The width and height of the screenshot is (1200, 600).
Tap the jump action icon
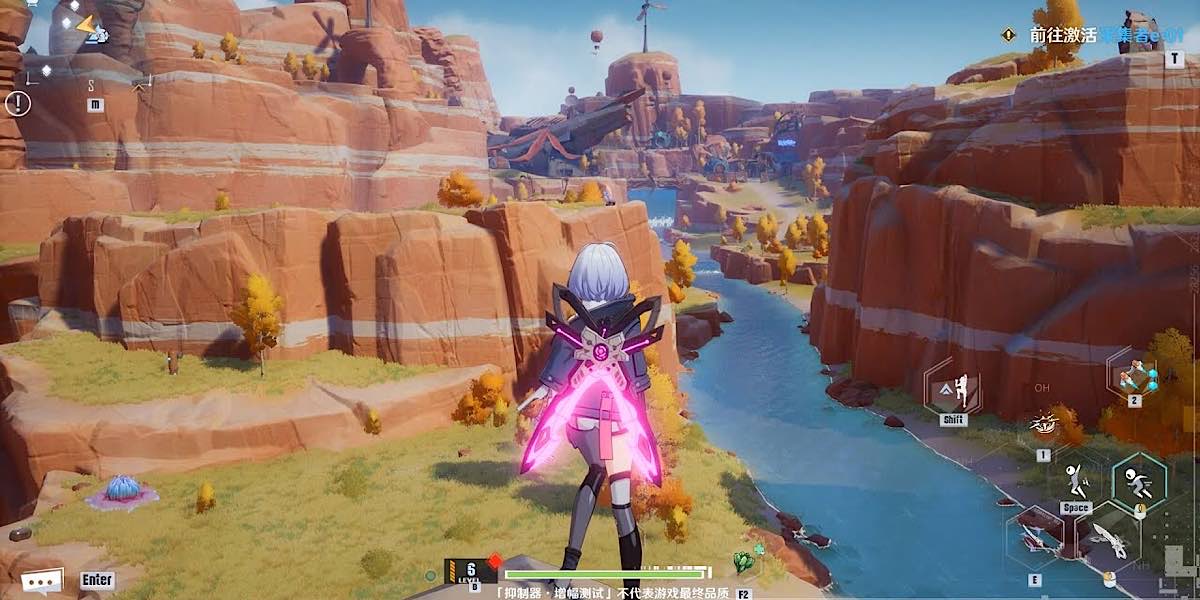(1076, 483)
